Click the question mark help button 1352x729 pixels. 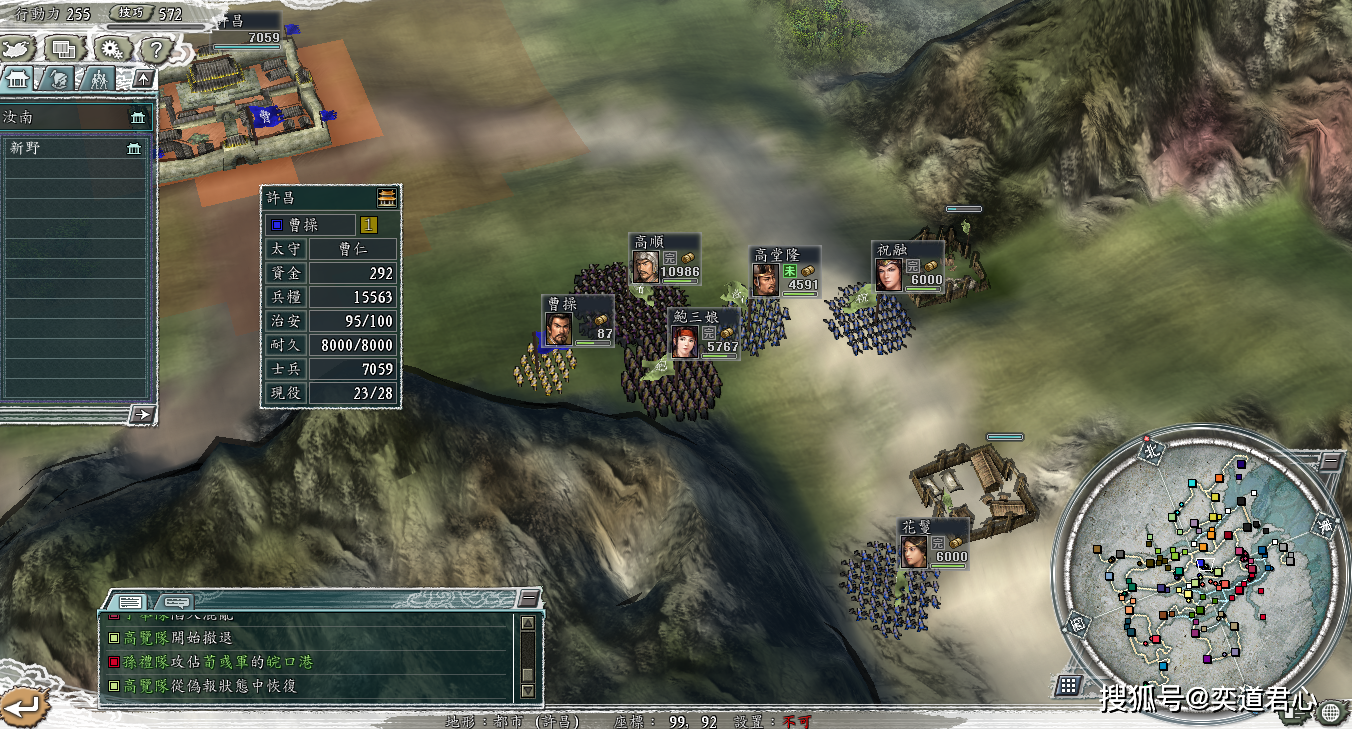[x=156, y=48]
